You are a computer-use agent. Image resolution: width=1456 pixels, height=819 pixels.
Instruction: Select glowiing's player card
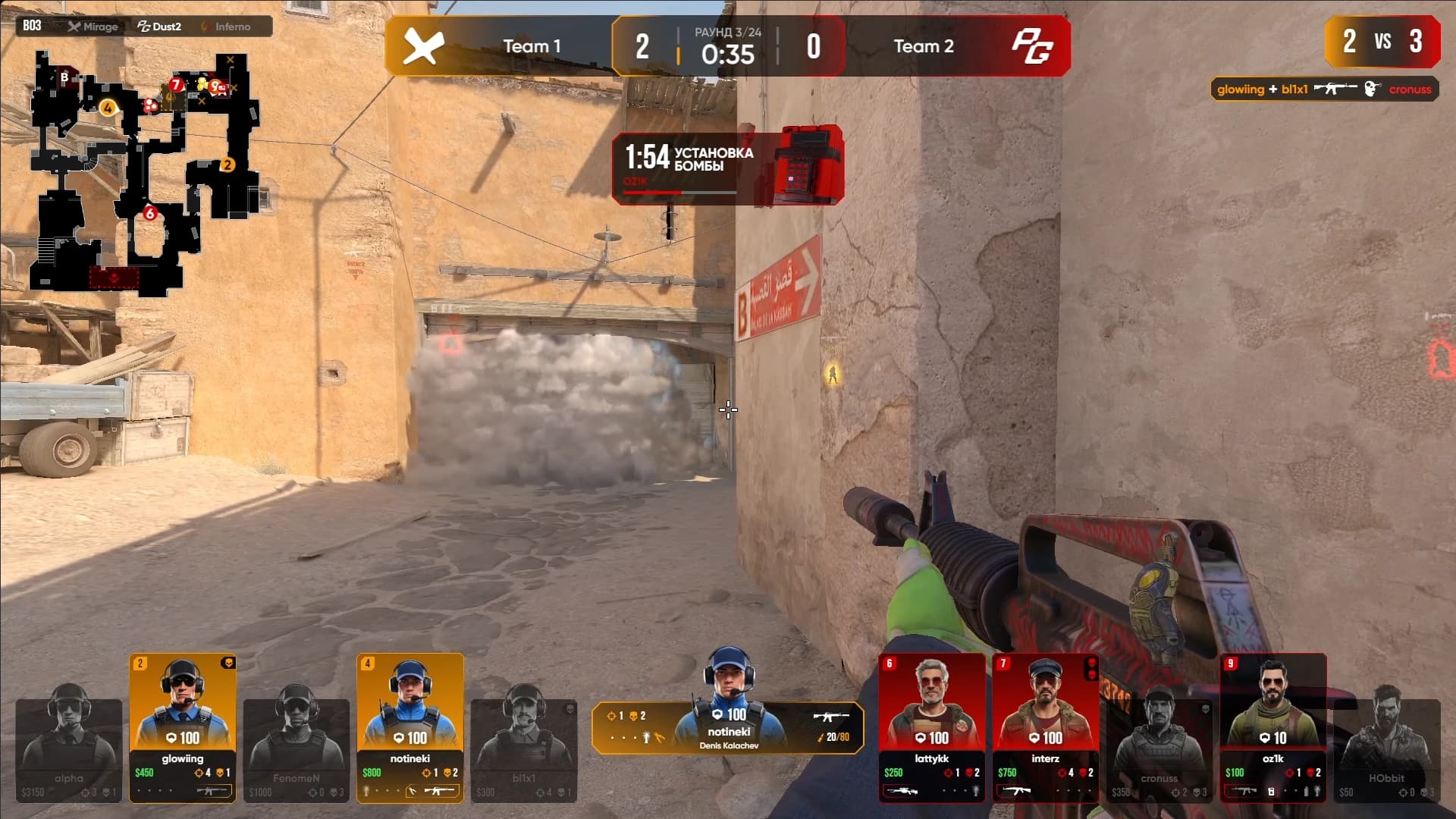pos(183,726)
